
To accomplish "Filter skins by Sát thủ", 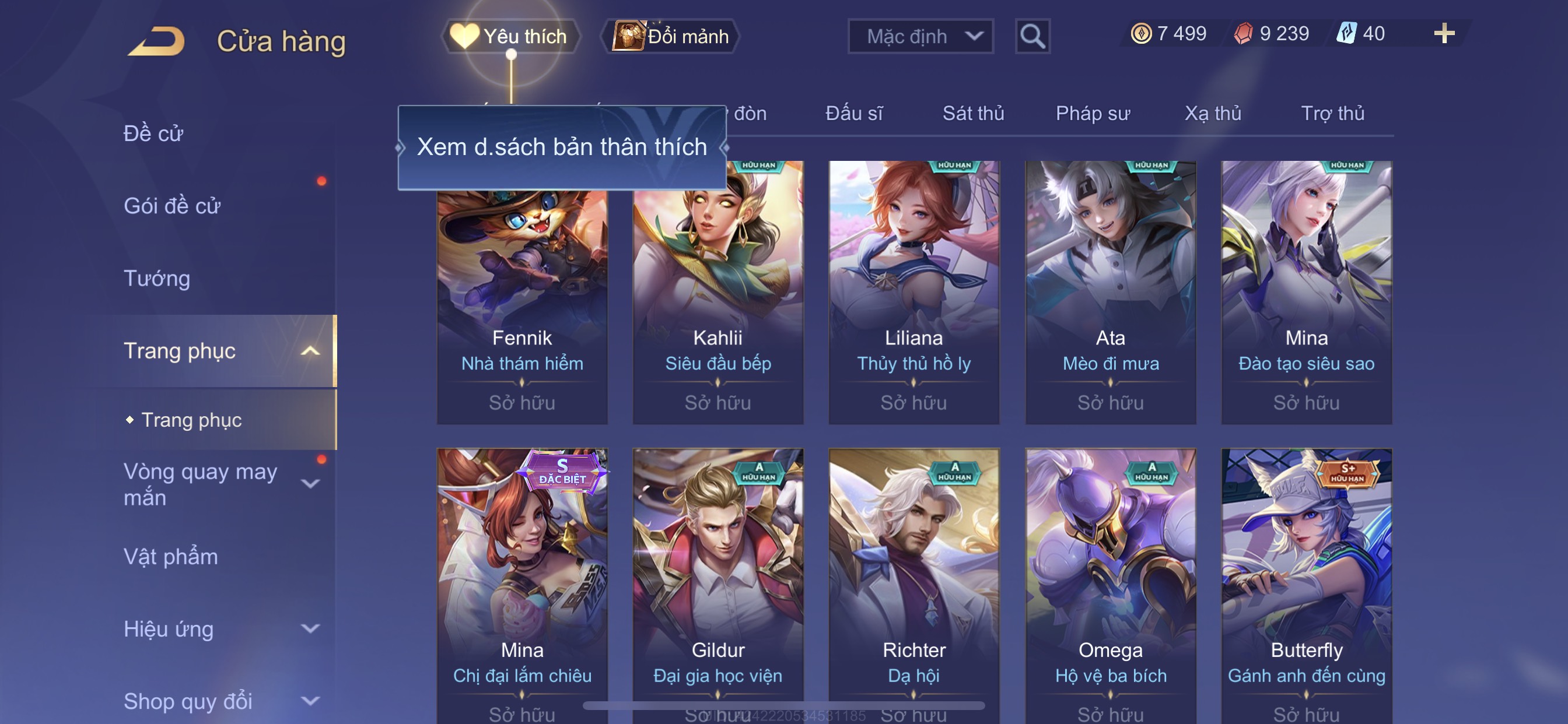I will [972, 113].
